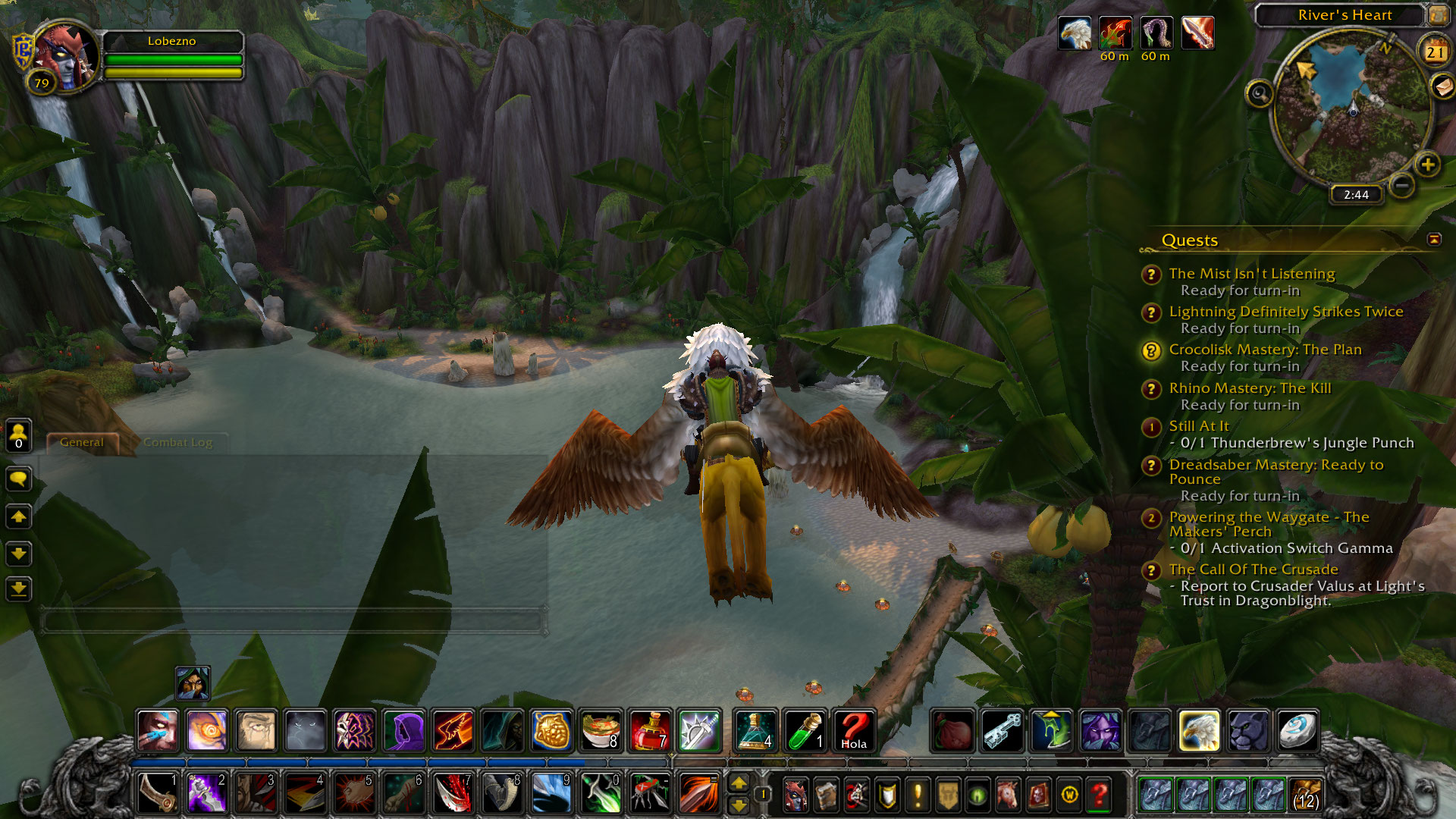Open the character info micro button
The height and width of the screenshot is (819, 1456).
(795, 795)
